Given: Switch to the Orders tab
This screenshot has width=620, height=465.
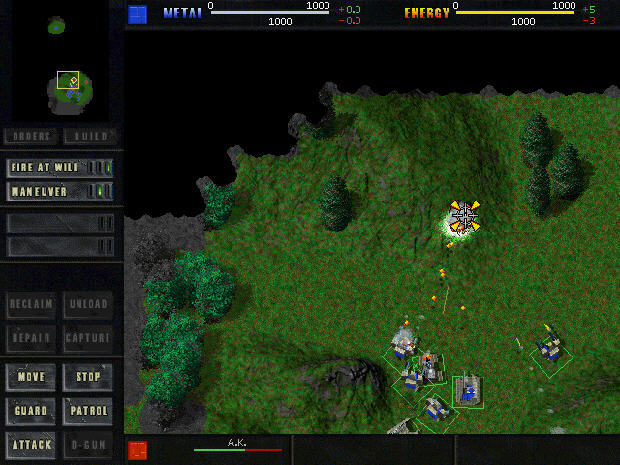Looking at the screenshot, I should [x=31, y=136].
